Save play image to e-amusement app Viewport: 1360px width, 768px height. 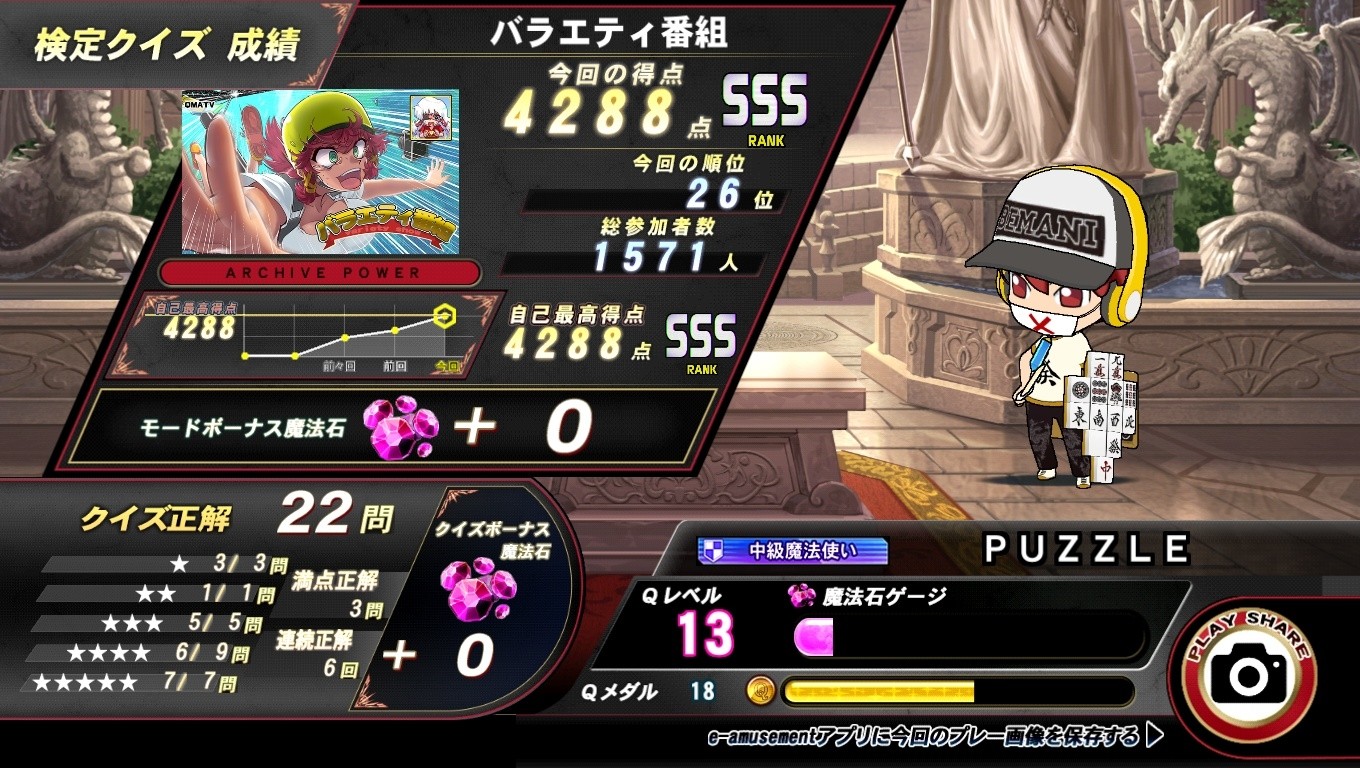[x=933, y=737]
